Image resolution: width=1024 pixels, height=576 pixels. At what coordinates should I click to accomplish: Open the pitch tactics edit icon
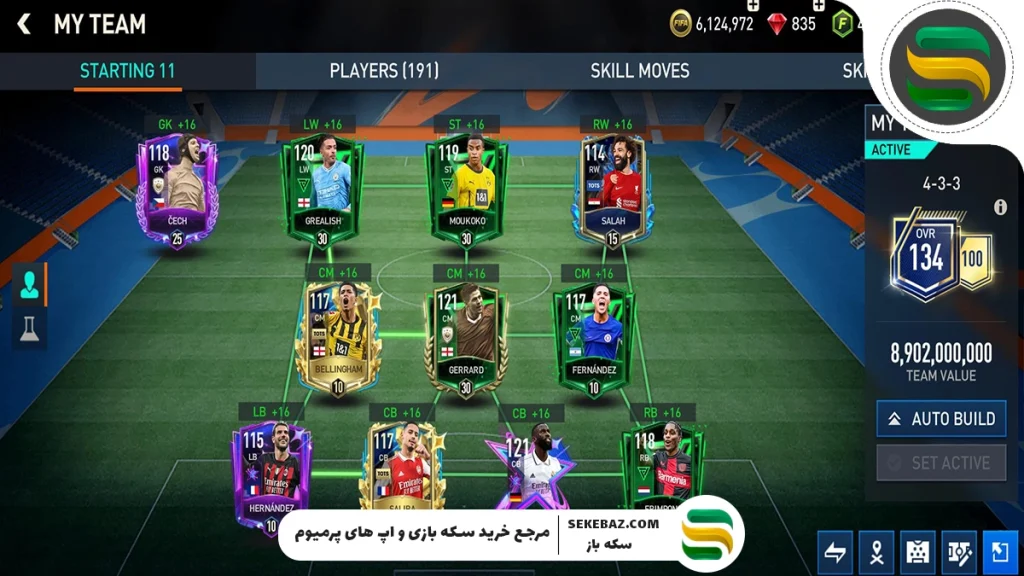[960, 552]
